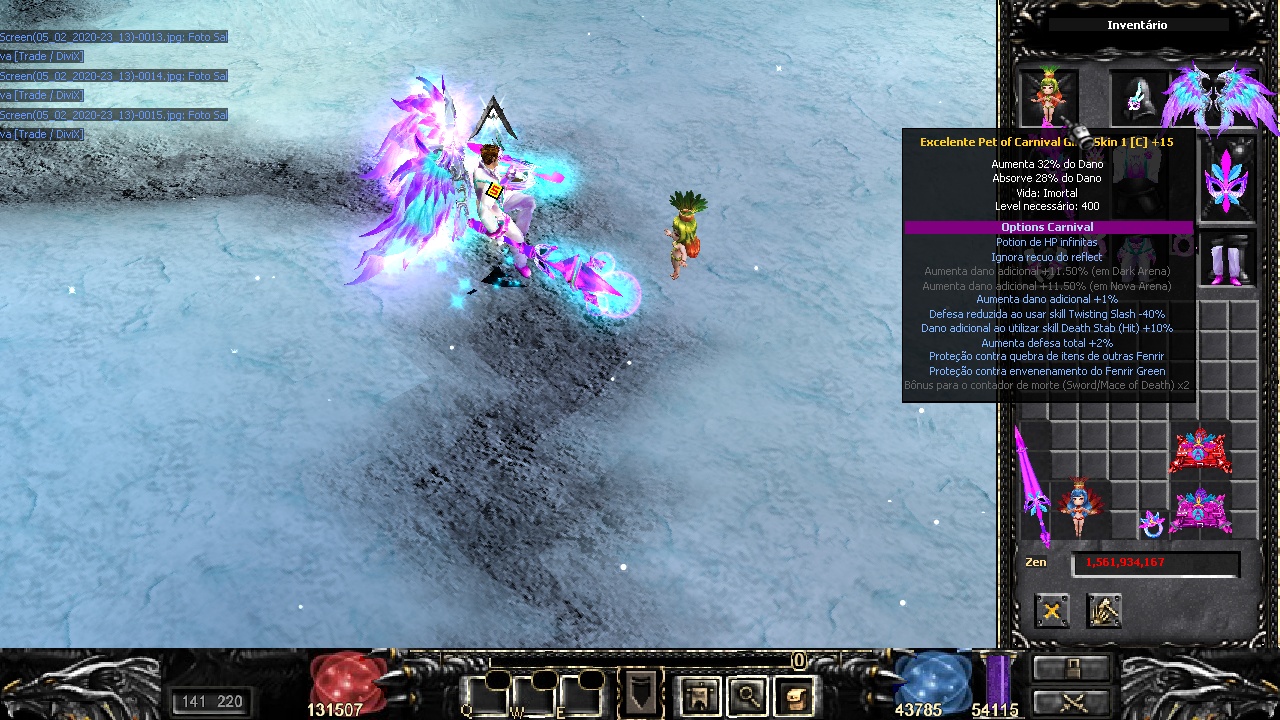Click the chest button on the bottom bar

pos(1071,668)
